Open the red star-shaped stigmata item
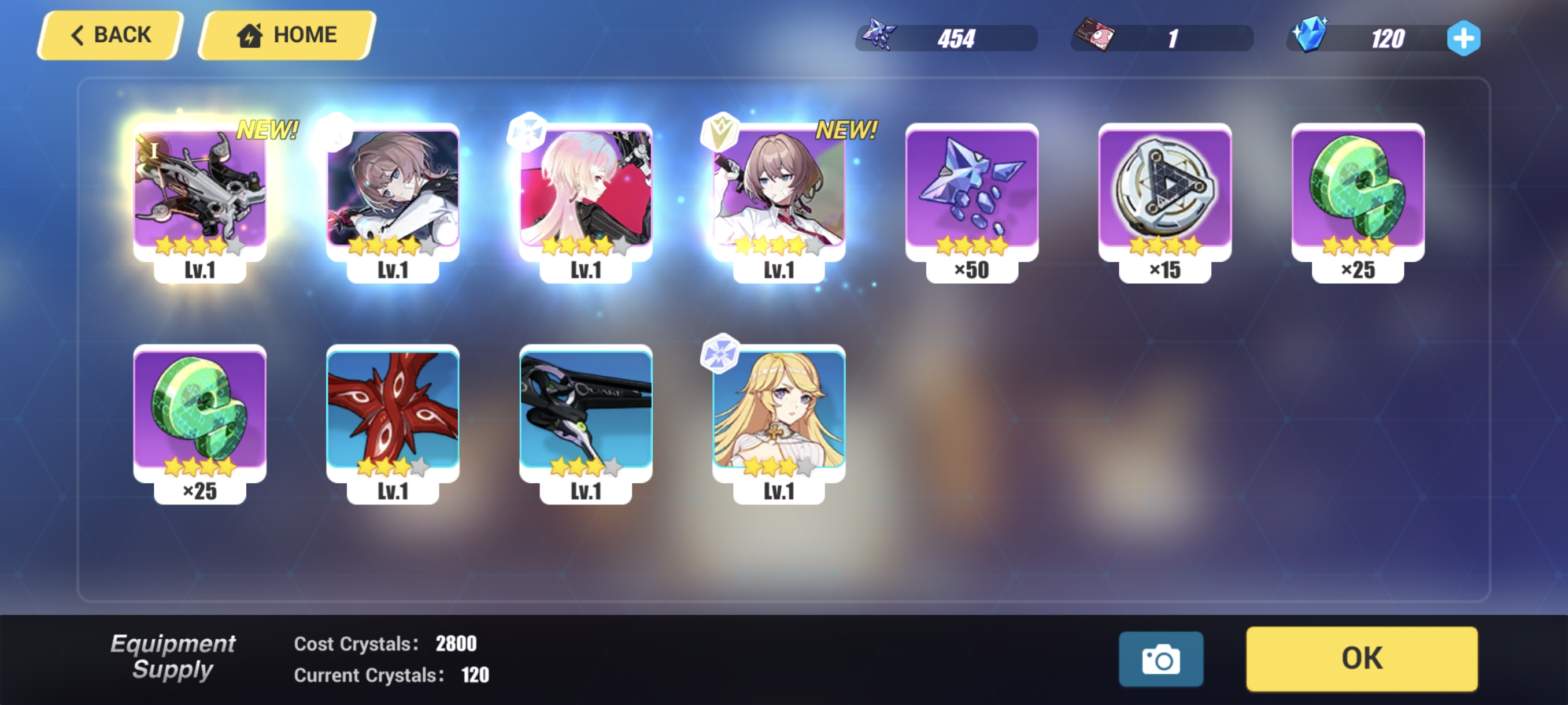1568x705 pixels. [393, 413]
